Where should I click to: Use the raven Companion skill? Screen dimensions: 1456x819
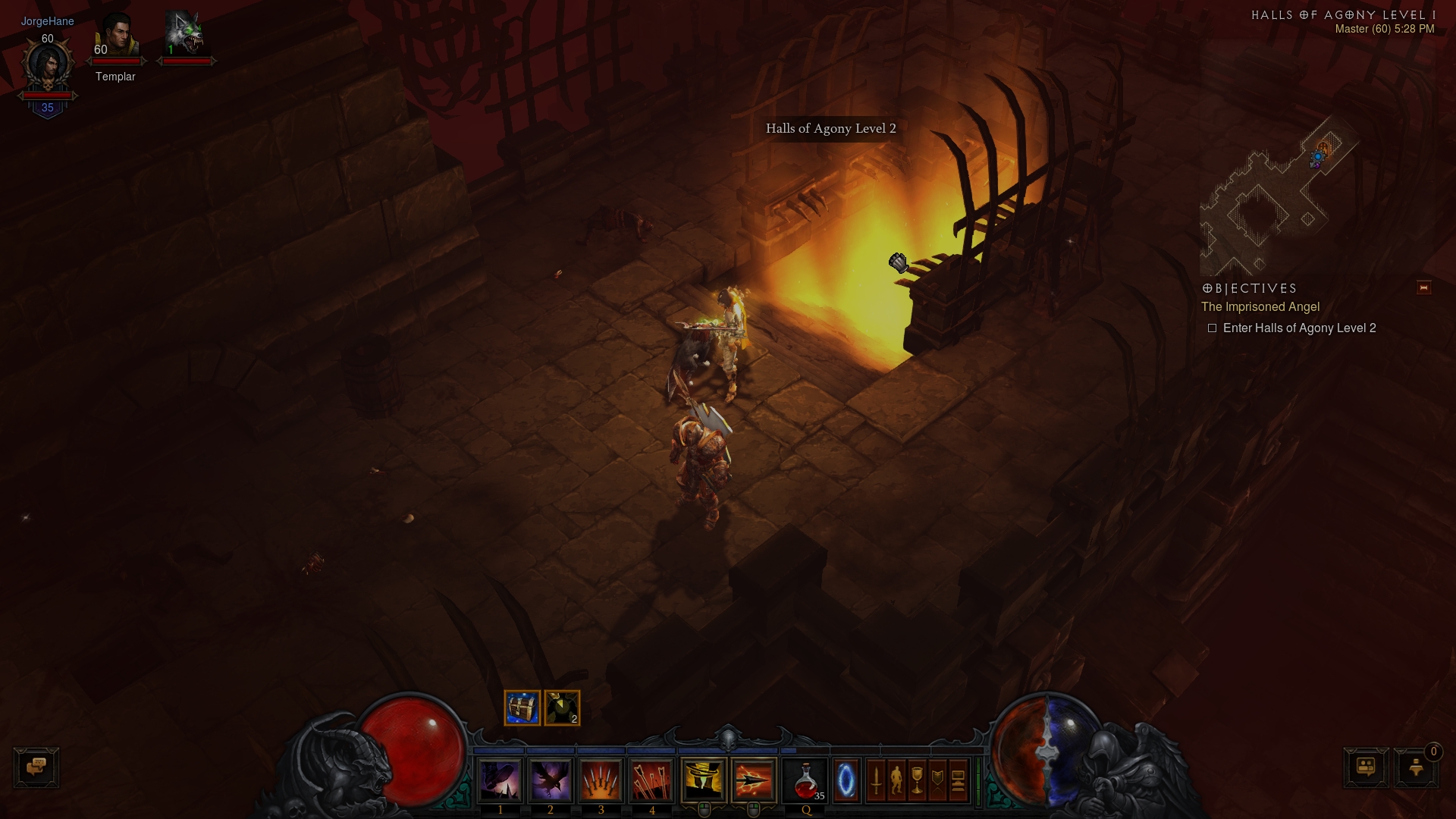[x=551, y=780]
